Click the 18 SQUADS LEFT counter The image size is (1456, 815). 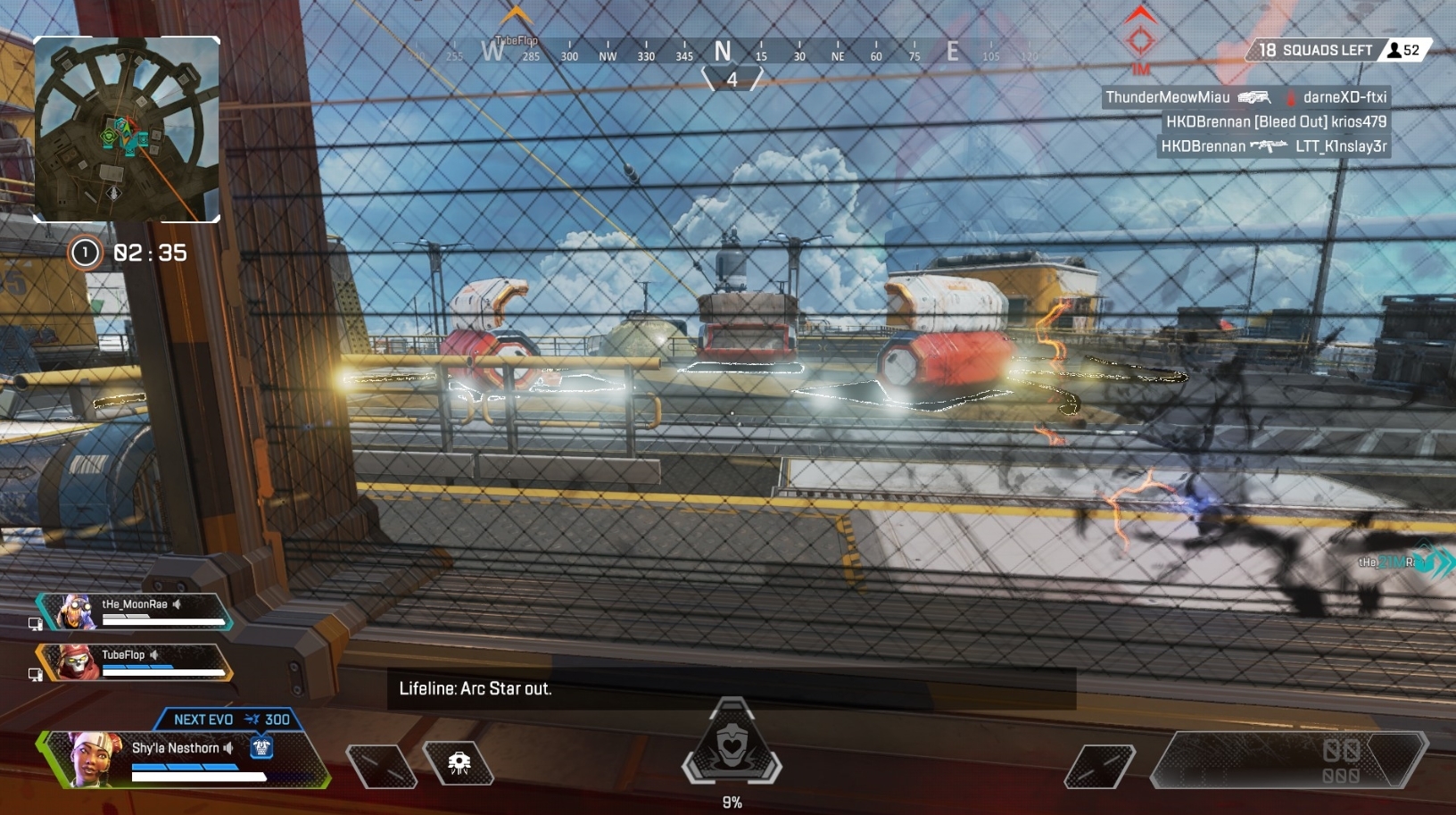tap(1315, 50)
